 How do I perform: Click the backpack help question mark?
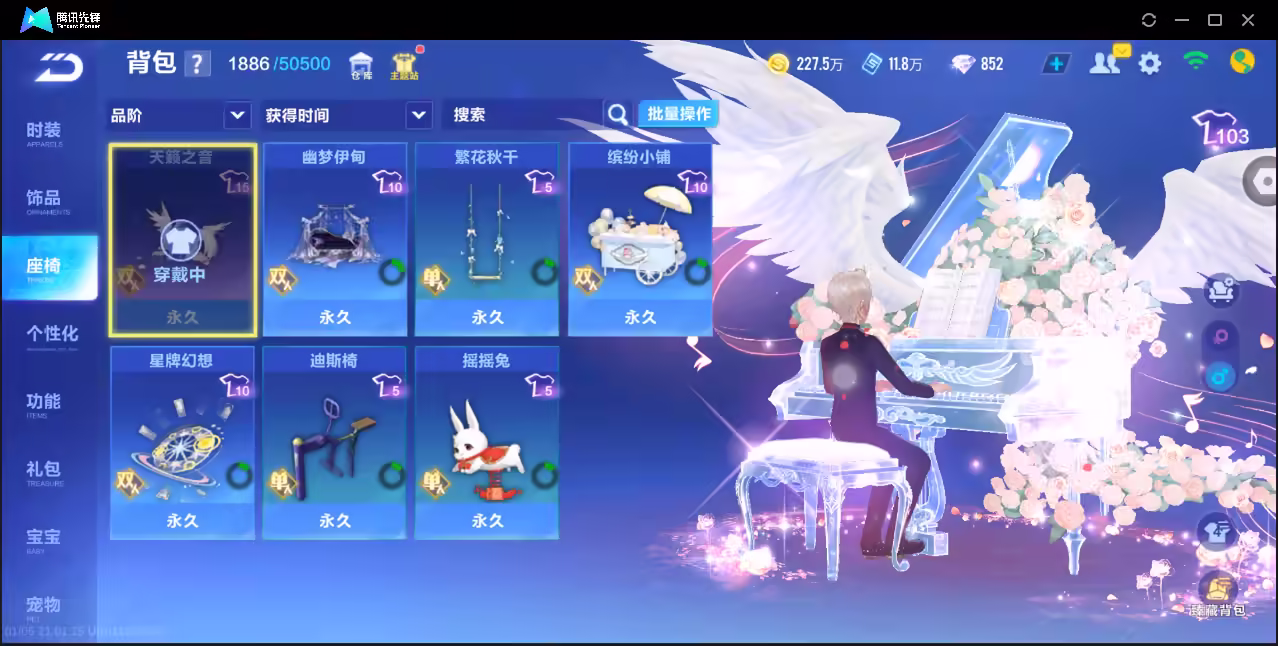click(x=197, y=65)
